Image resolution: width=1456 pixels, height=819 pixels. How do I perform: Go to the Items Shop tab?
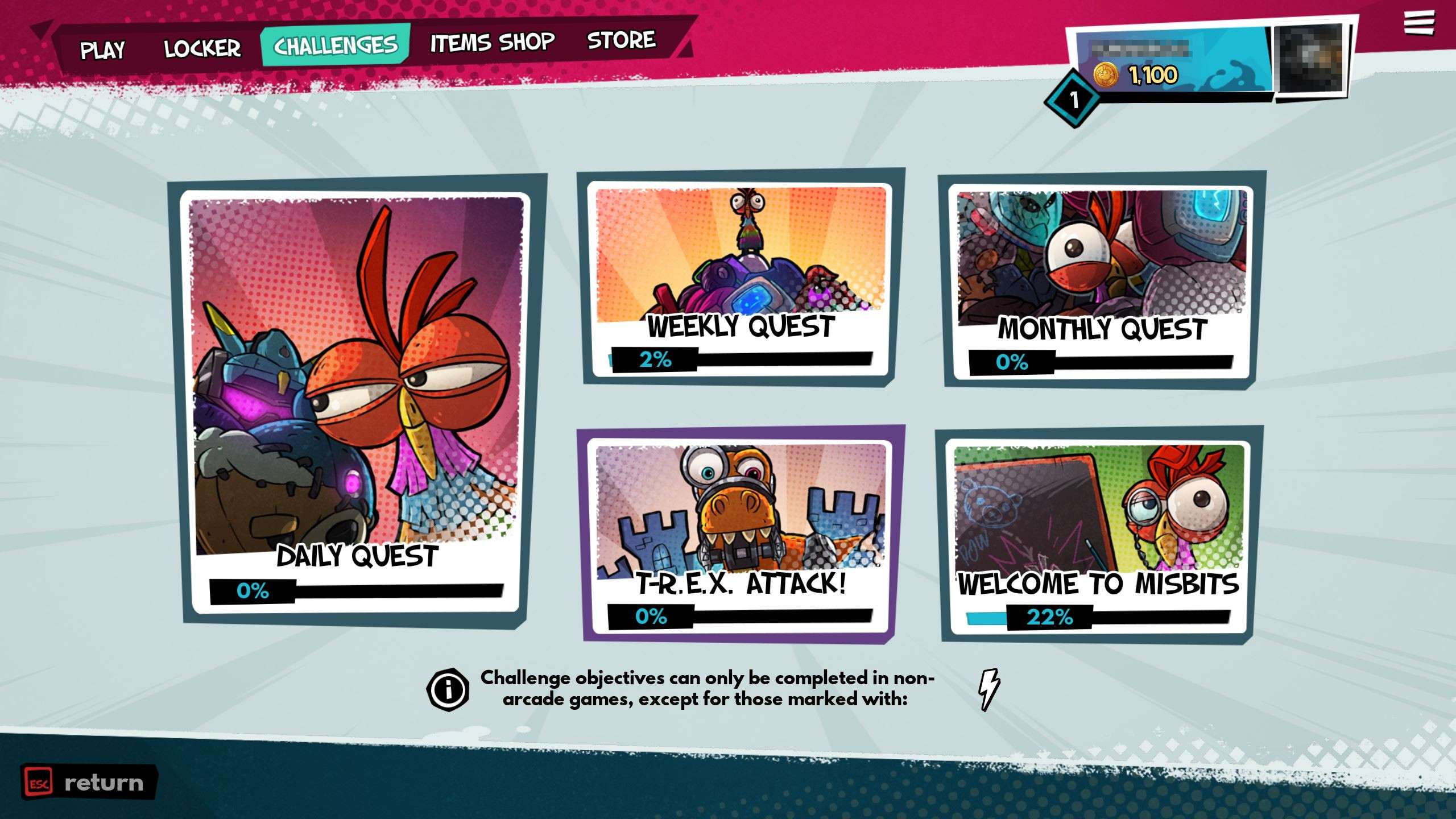pos(492,43)
